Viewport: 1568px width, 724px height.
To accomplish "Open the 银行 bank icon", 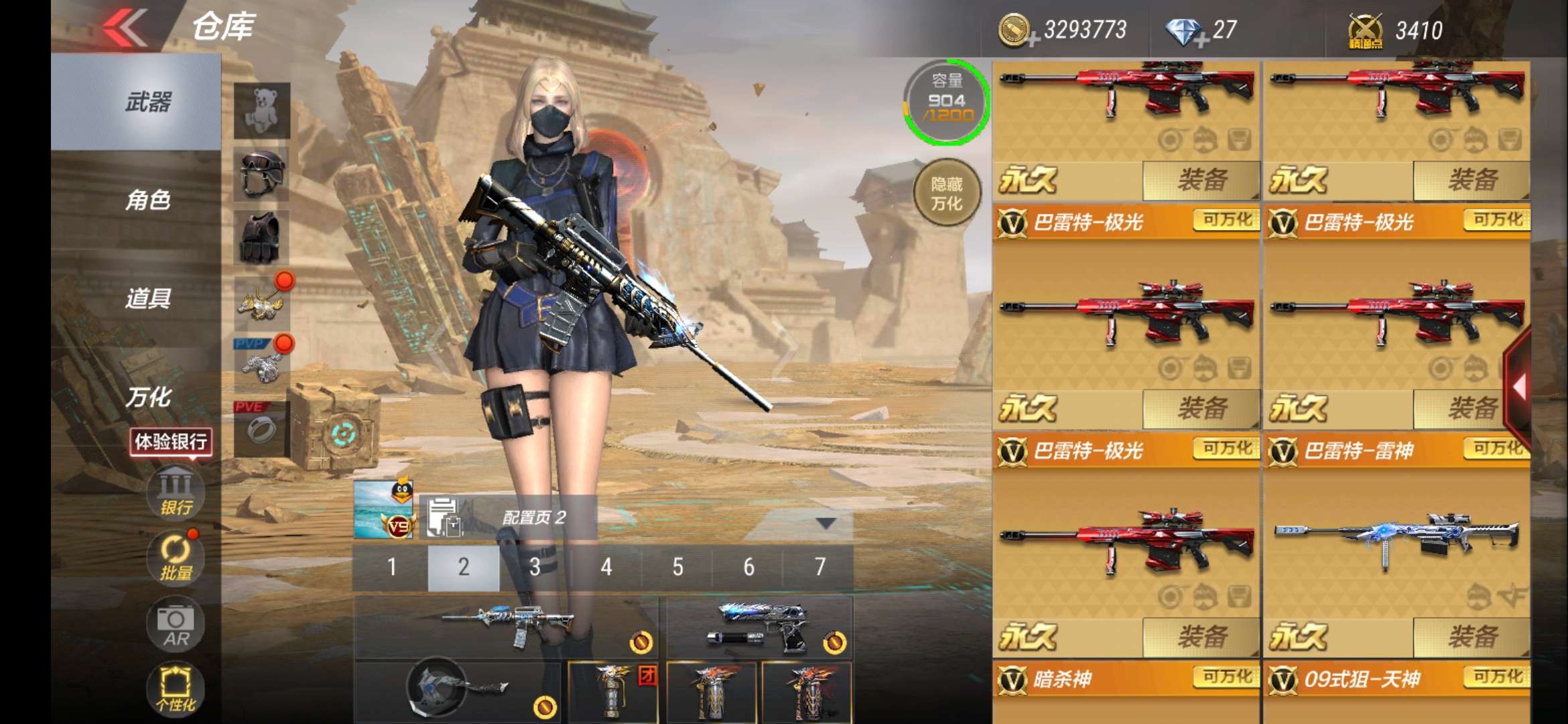I will tap(176, 492).
